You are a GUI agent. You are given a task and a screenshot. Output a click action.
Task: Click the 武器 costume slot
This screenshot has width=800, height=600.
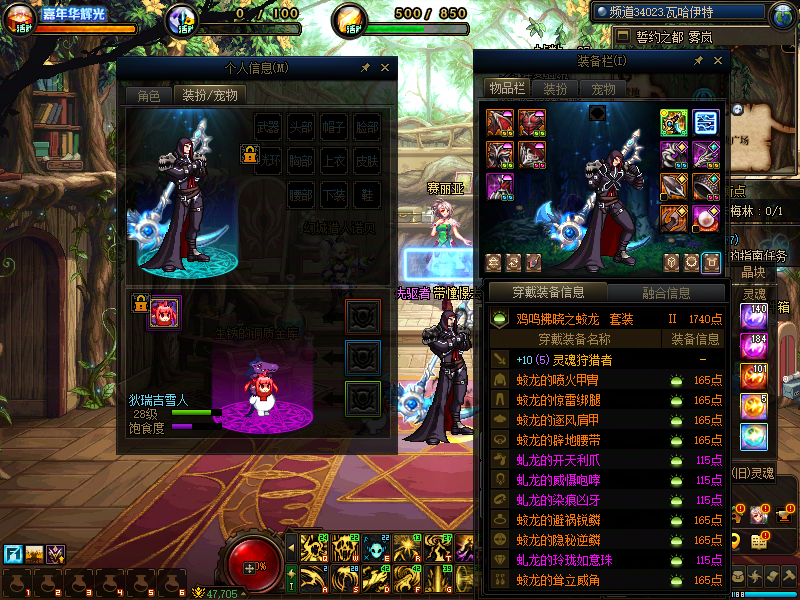268,128
